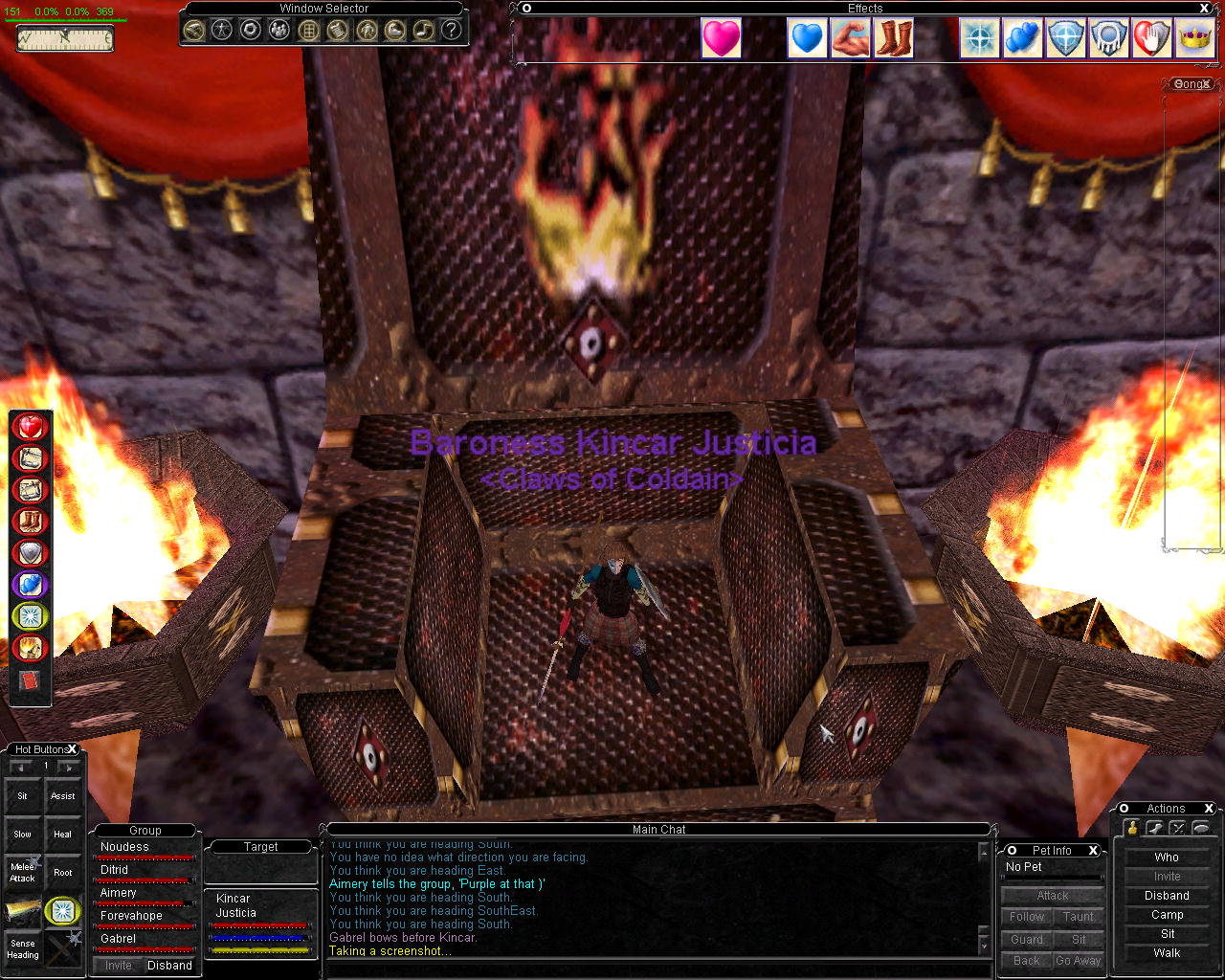The width and height of the screenshot is (1225, 980).
Task: Cast the Slow hot button
Action: point(23,834)
